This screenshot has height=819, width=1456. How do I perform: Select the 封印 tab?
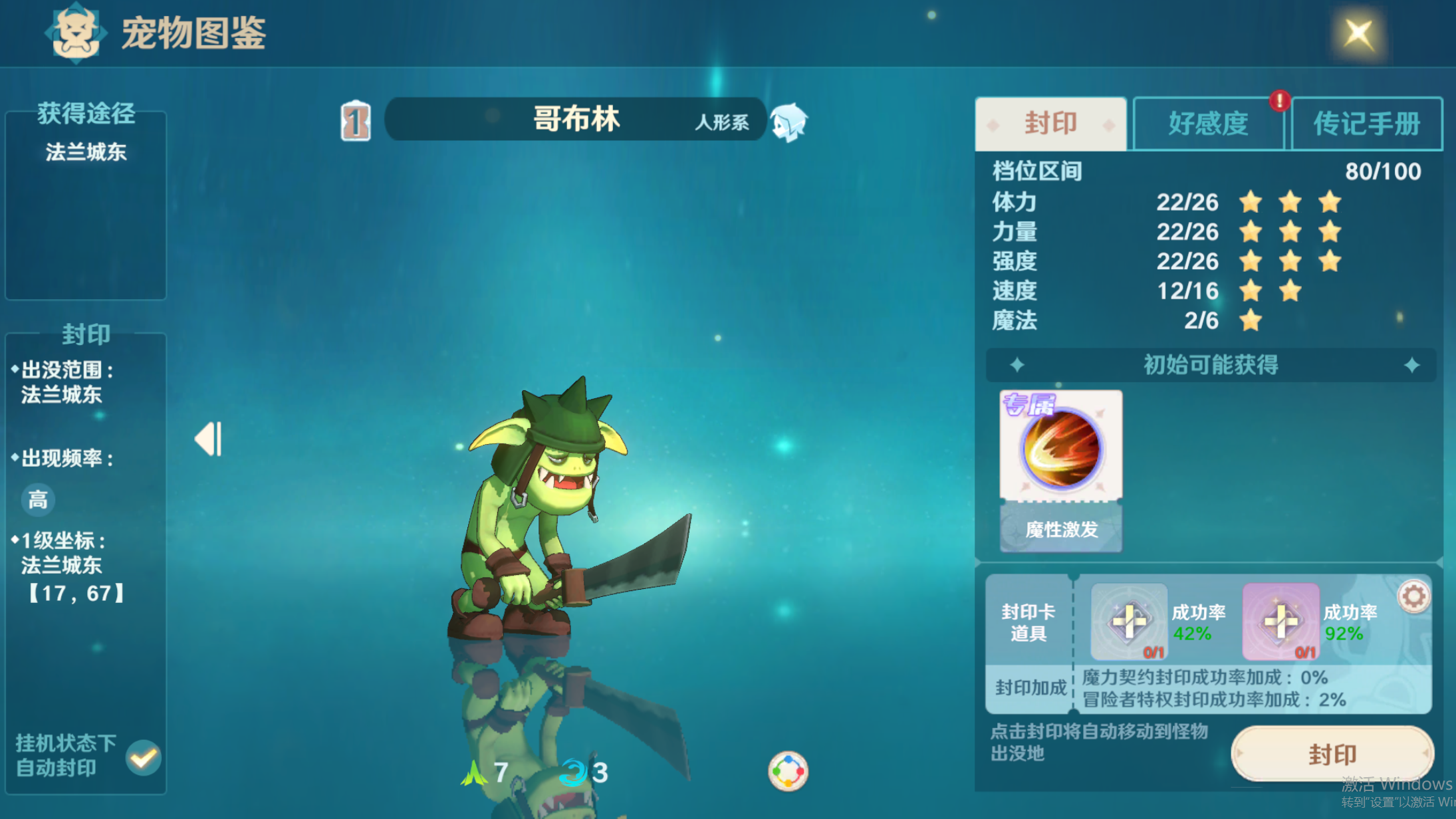point(1050,124)
